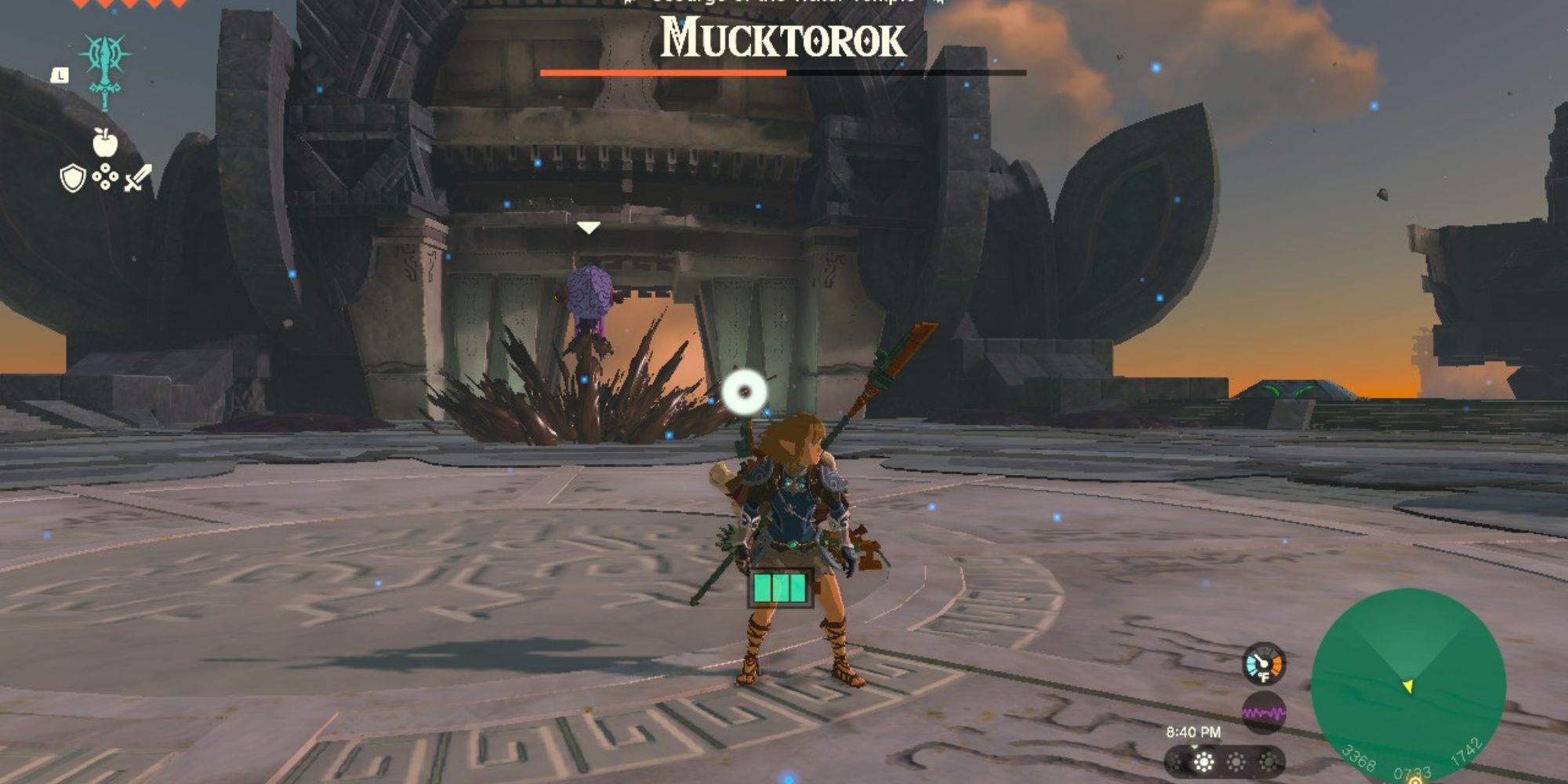
Task: Click the 8:40 PM time display
Action: click(1193, 732)
